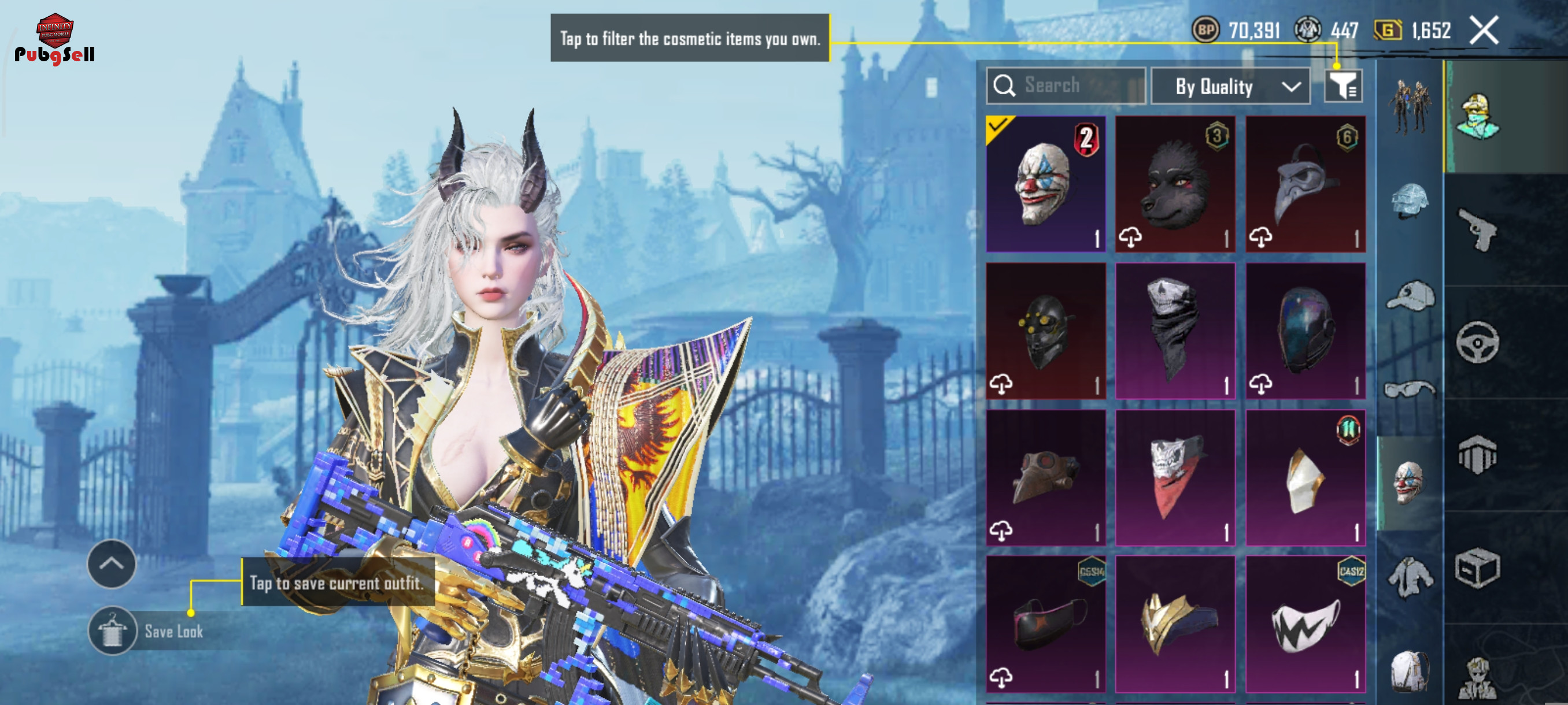This screenshot has height=705, width=1568.
Task: Switch to the jacket clothing category
Action: click(1410, 578)
